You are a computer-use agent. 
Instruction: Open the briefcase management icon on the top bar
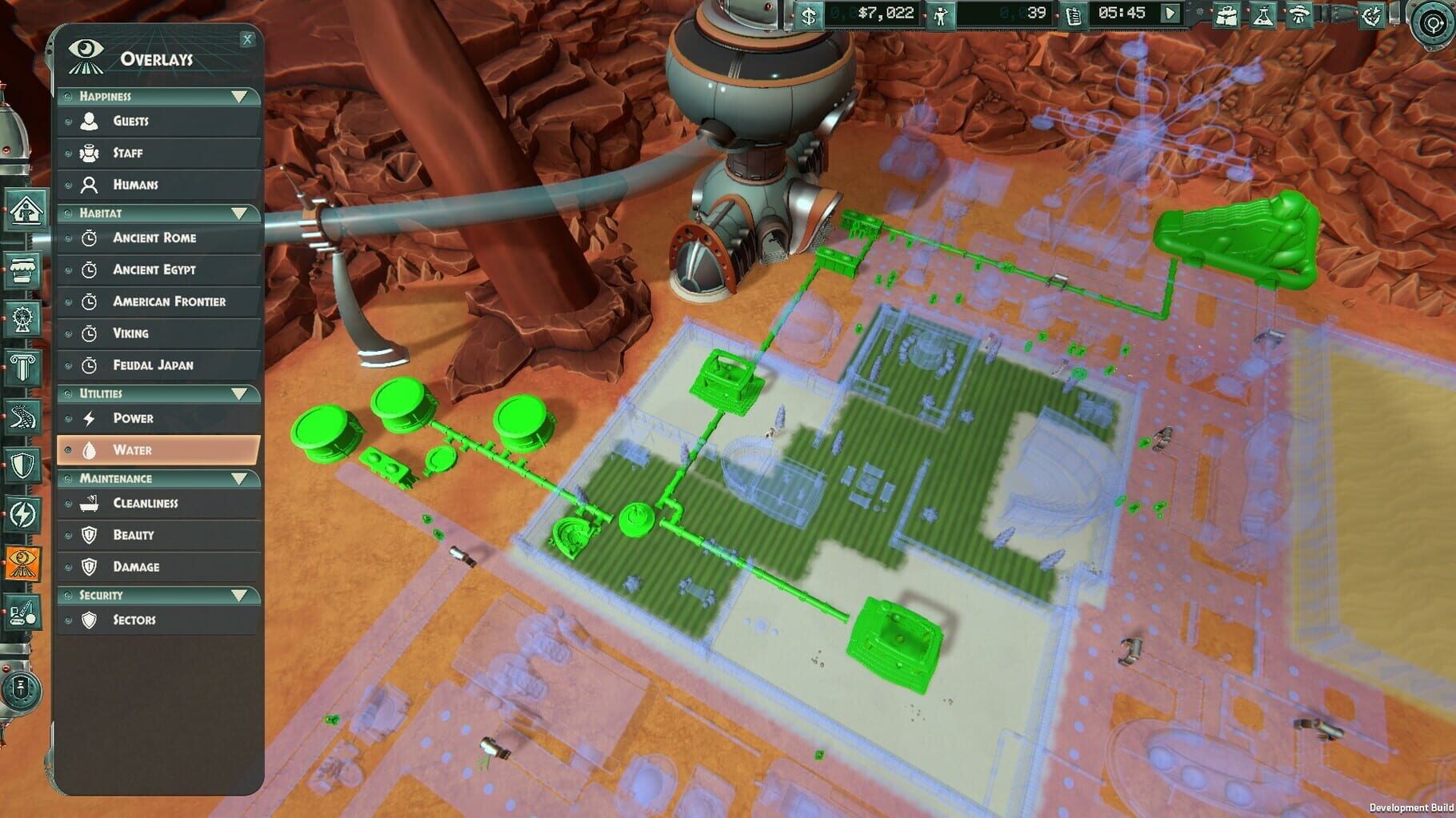1226,14
